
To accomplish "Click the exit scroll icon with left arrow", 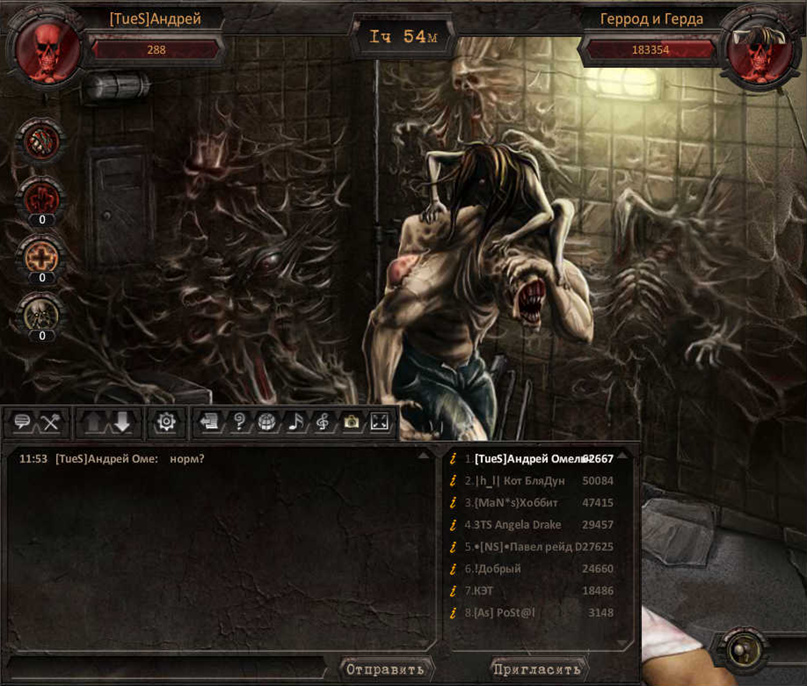I will pos(210,423).
